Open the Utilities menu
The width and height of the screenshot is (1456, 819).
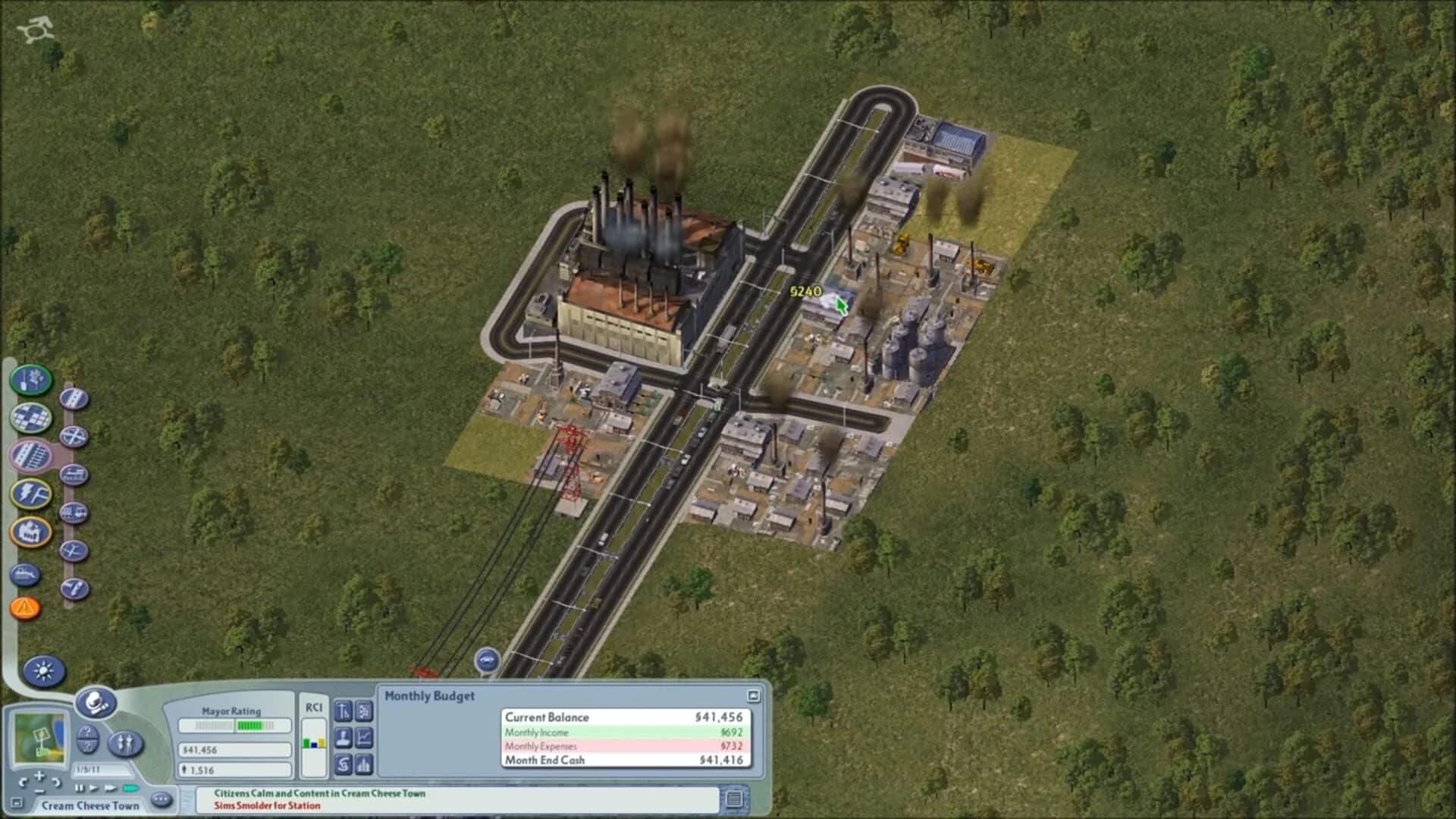coord(31,494)
